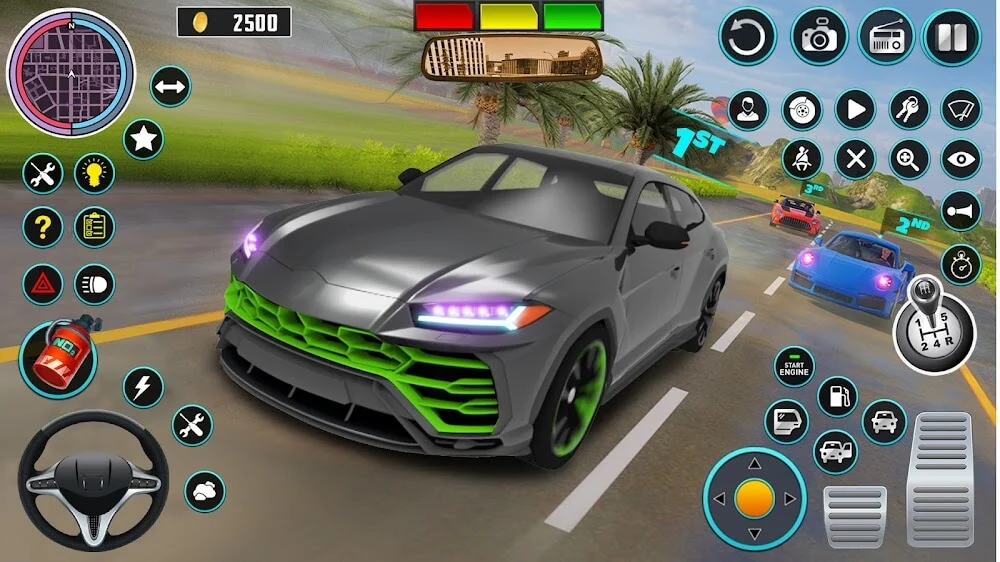Pause the game
1000x562 pixels.
(x=951, y=38)
